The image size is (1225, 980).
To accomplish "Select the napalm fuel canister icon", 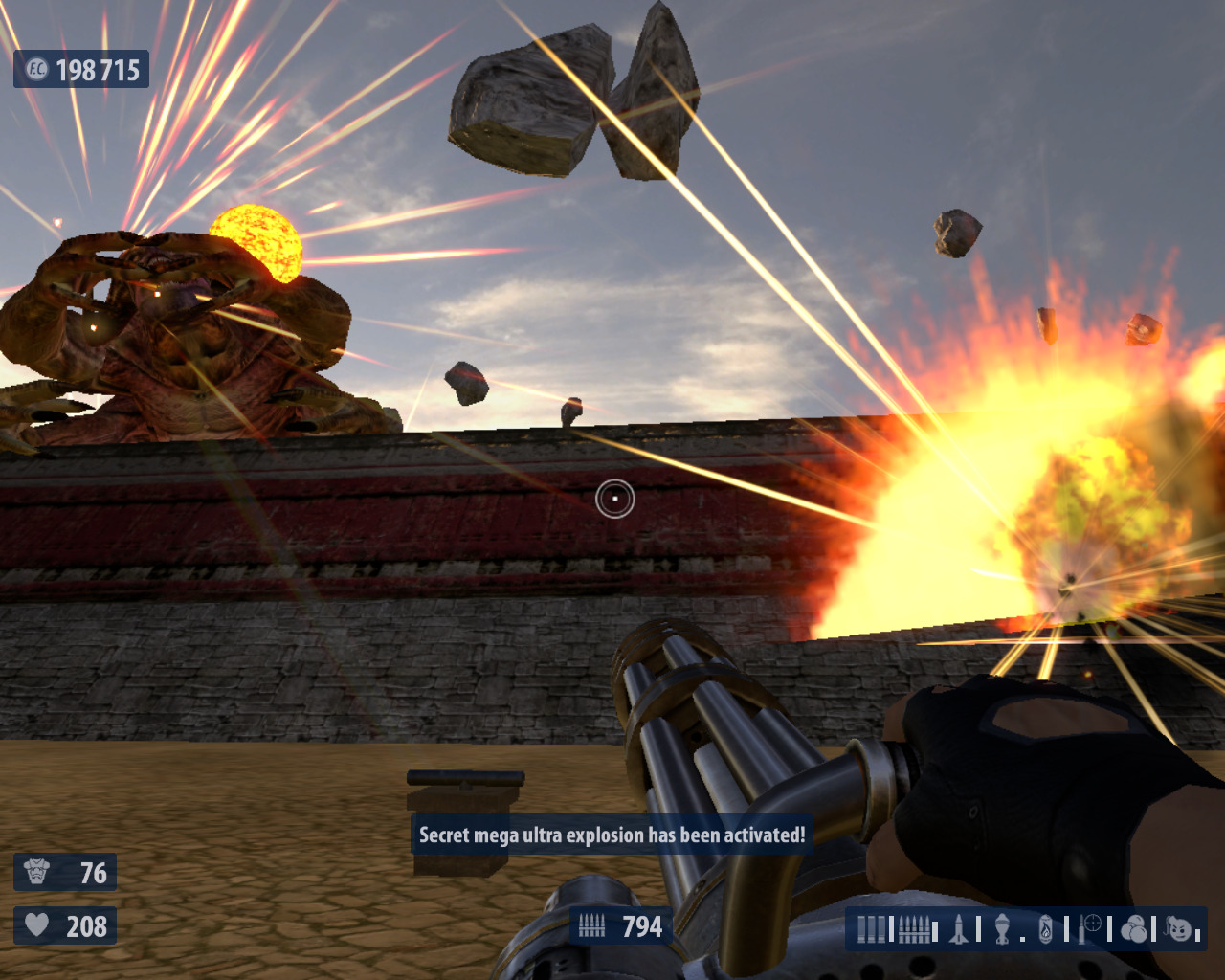I will pyautogui.click(x=1045, y=929).
